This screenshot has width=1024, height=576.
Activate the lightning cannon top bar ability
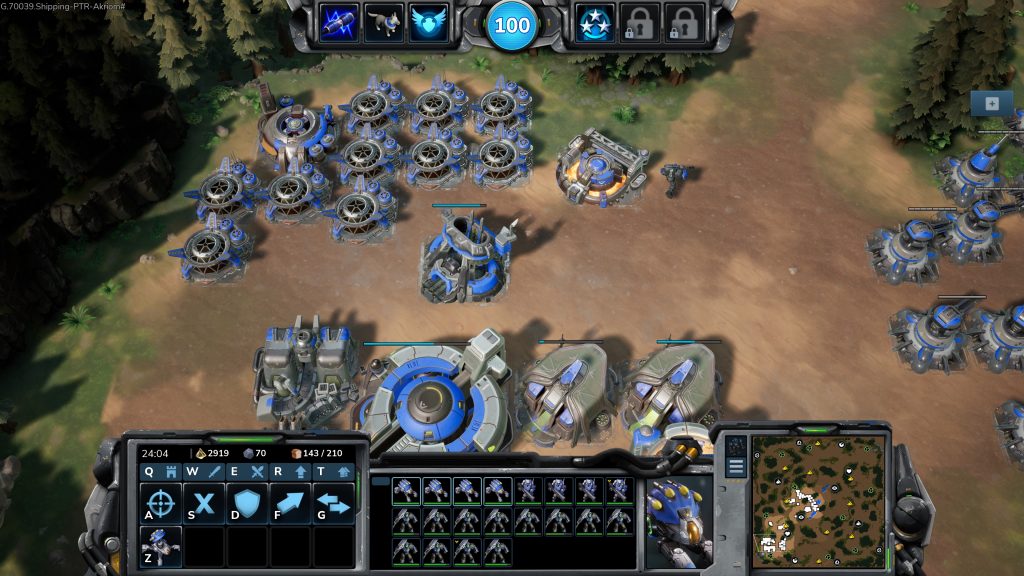click(339, 23)
